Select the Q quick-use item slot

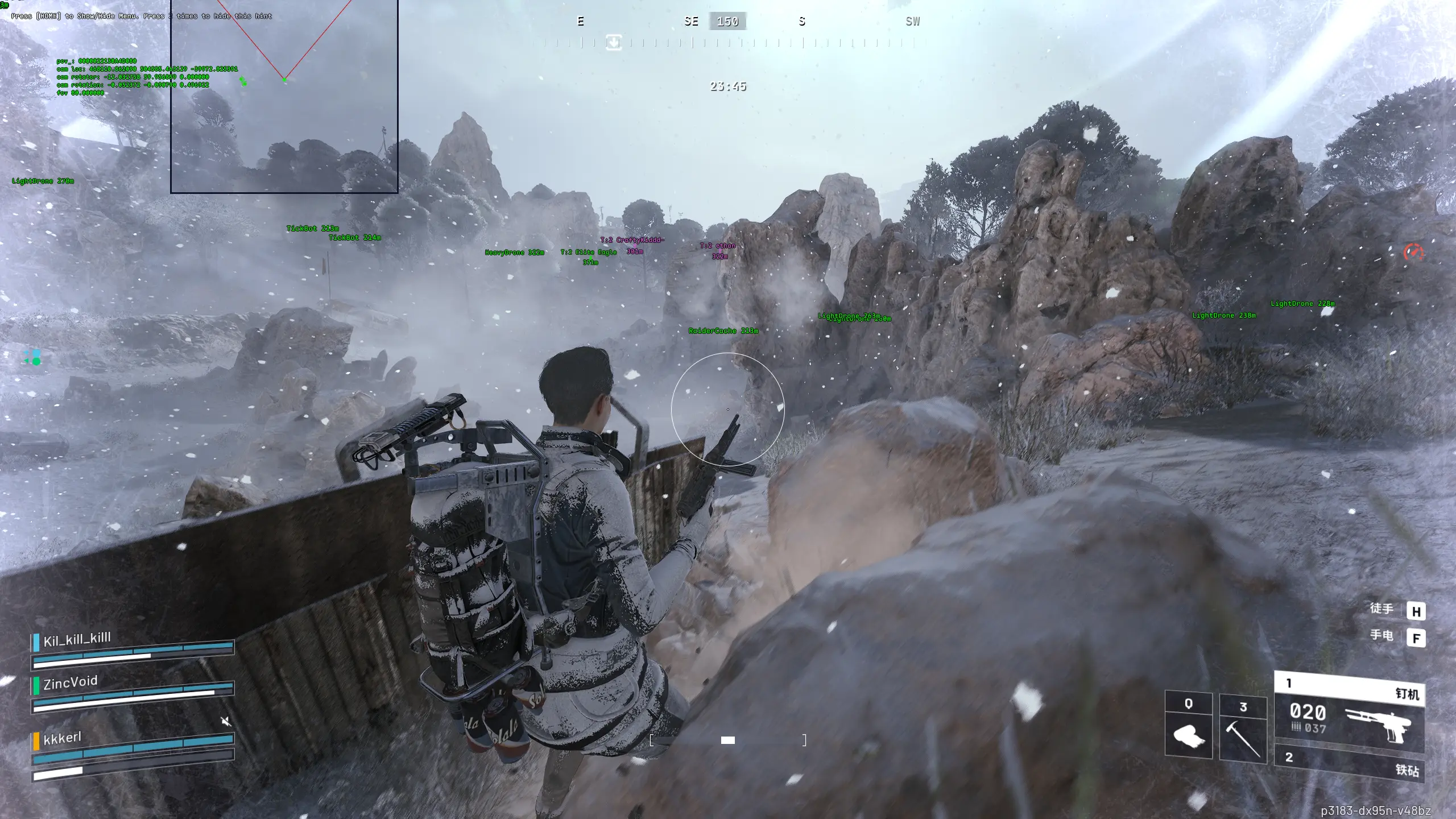[x=1188, y=725]
